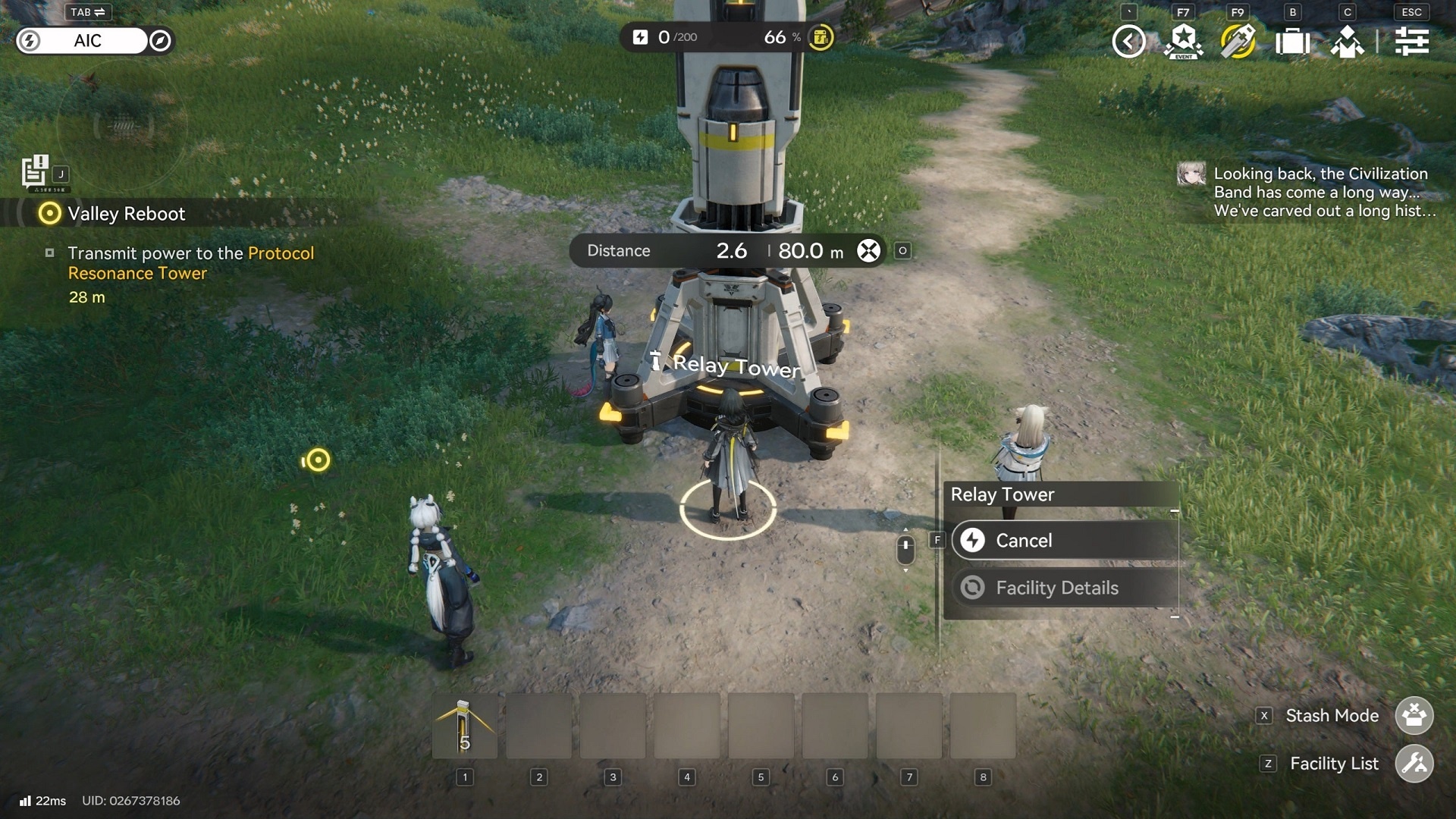Enable Stash Mode
This screenshot has width=1456, height=819.
coord(1414,716)
